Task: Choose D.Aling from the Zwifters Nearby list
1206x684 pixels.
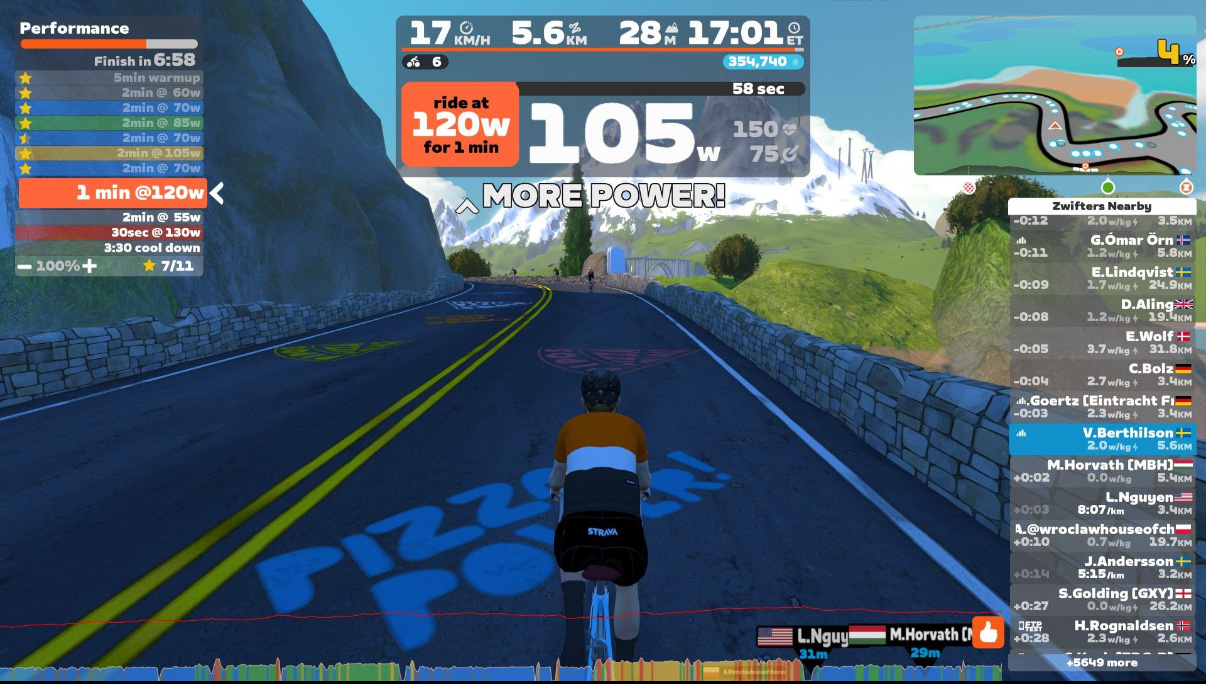Action: [x=1101, y=310]
